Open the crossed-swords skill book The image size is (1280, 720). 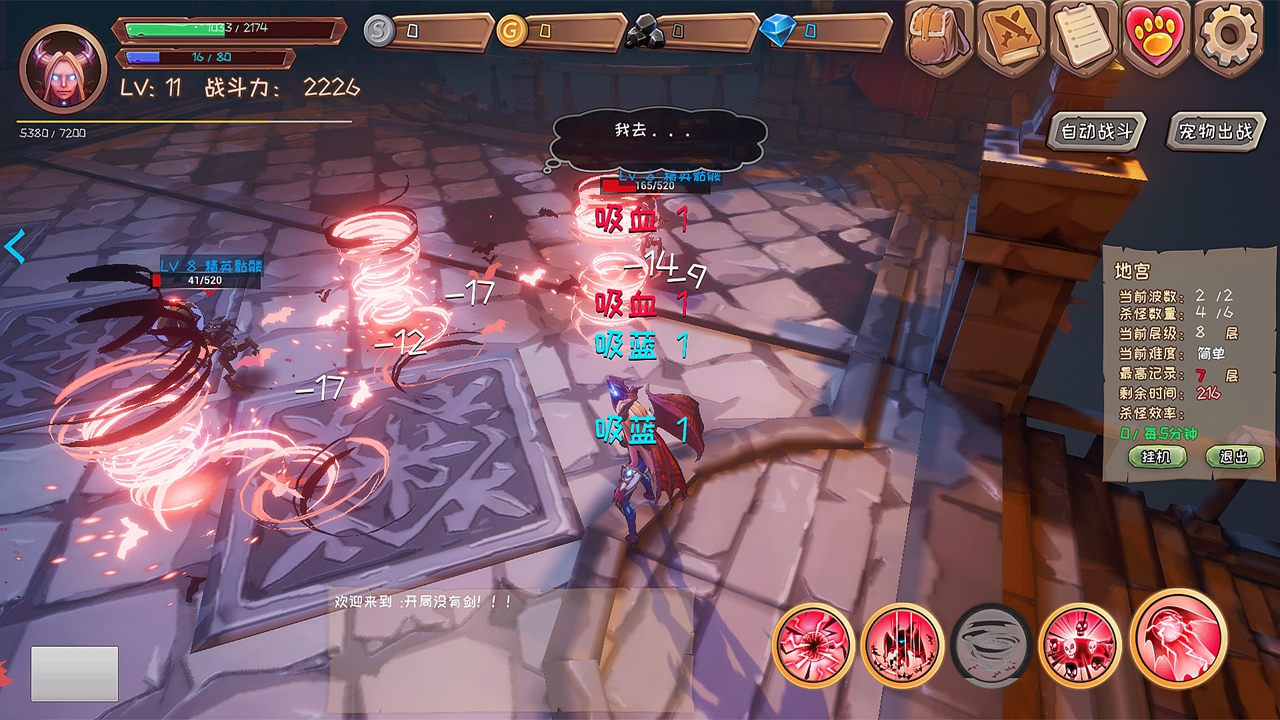(1012, 37)
